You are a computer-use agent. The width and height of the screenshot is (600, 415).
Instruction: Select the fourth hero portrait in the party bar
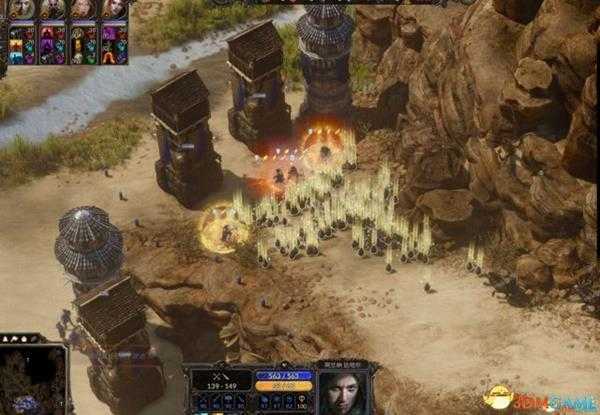[114, 9]
